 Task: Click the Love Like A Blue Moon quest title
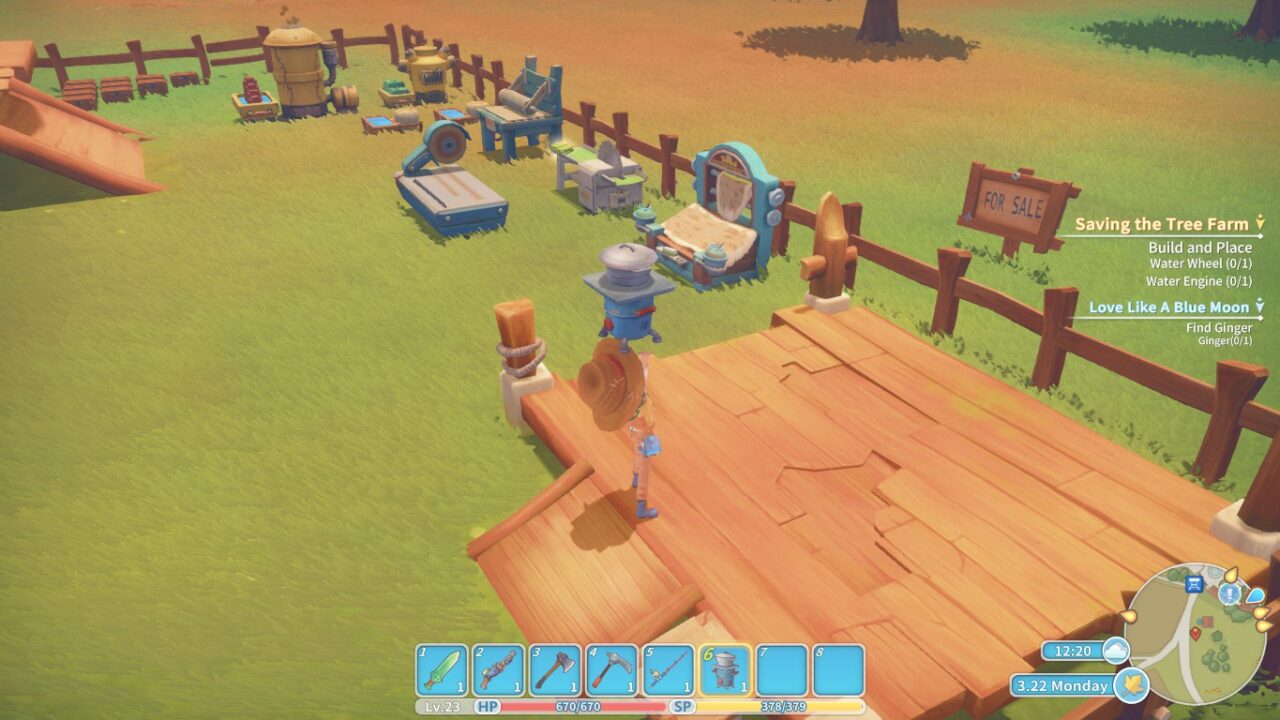[1169, 307]
